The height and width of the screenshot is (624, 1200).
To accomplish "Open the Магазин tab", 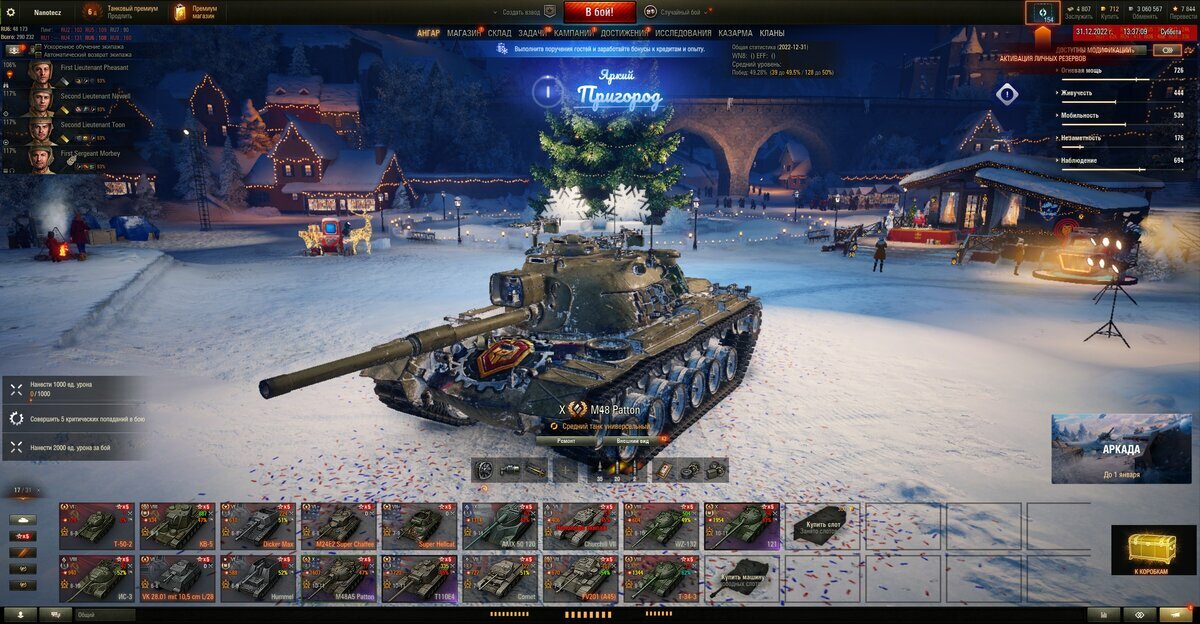I will point(463,33).
